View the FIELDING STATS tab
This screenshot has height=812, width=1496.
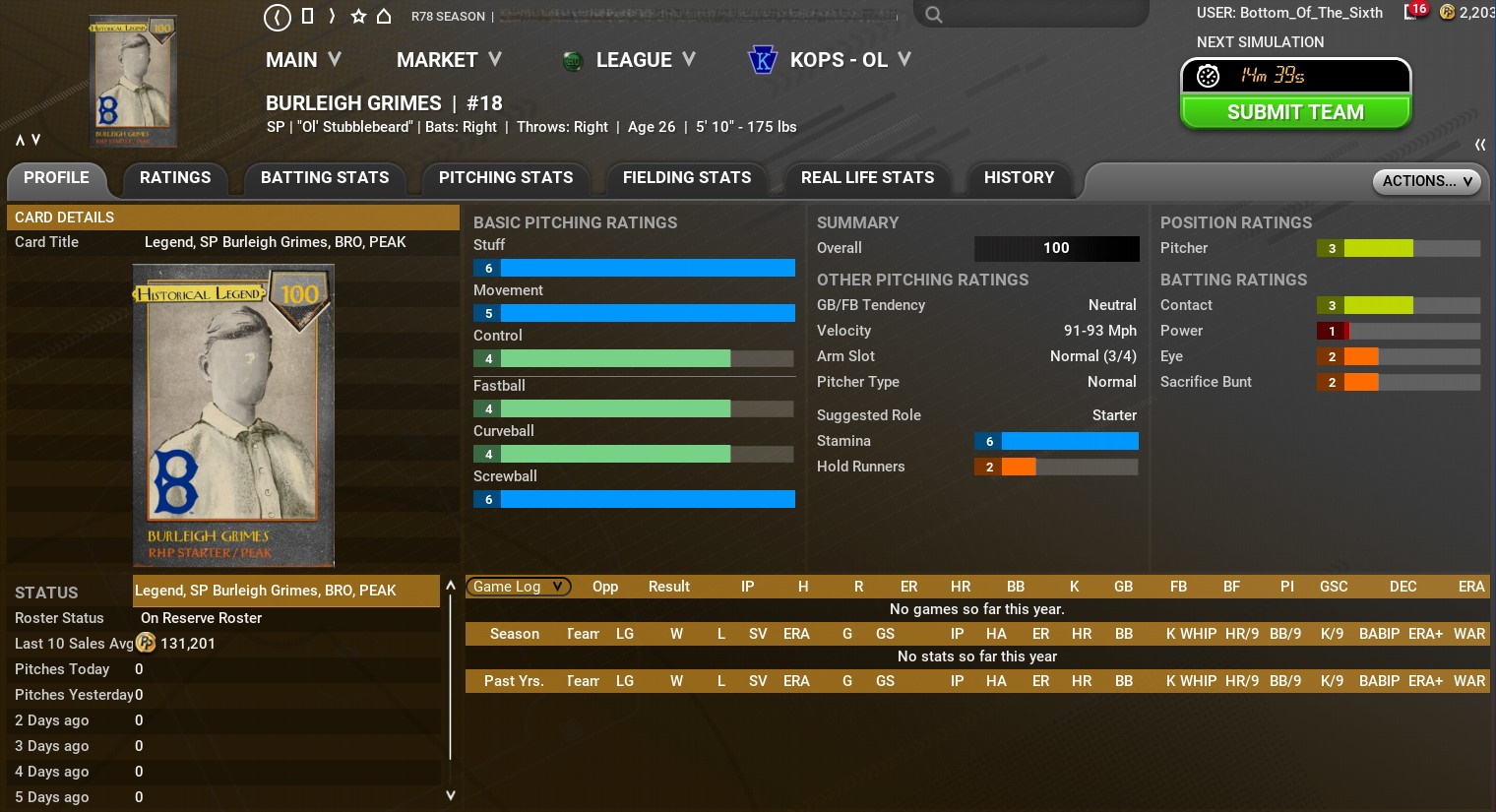[x=687, y=178]
